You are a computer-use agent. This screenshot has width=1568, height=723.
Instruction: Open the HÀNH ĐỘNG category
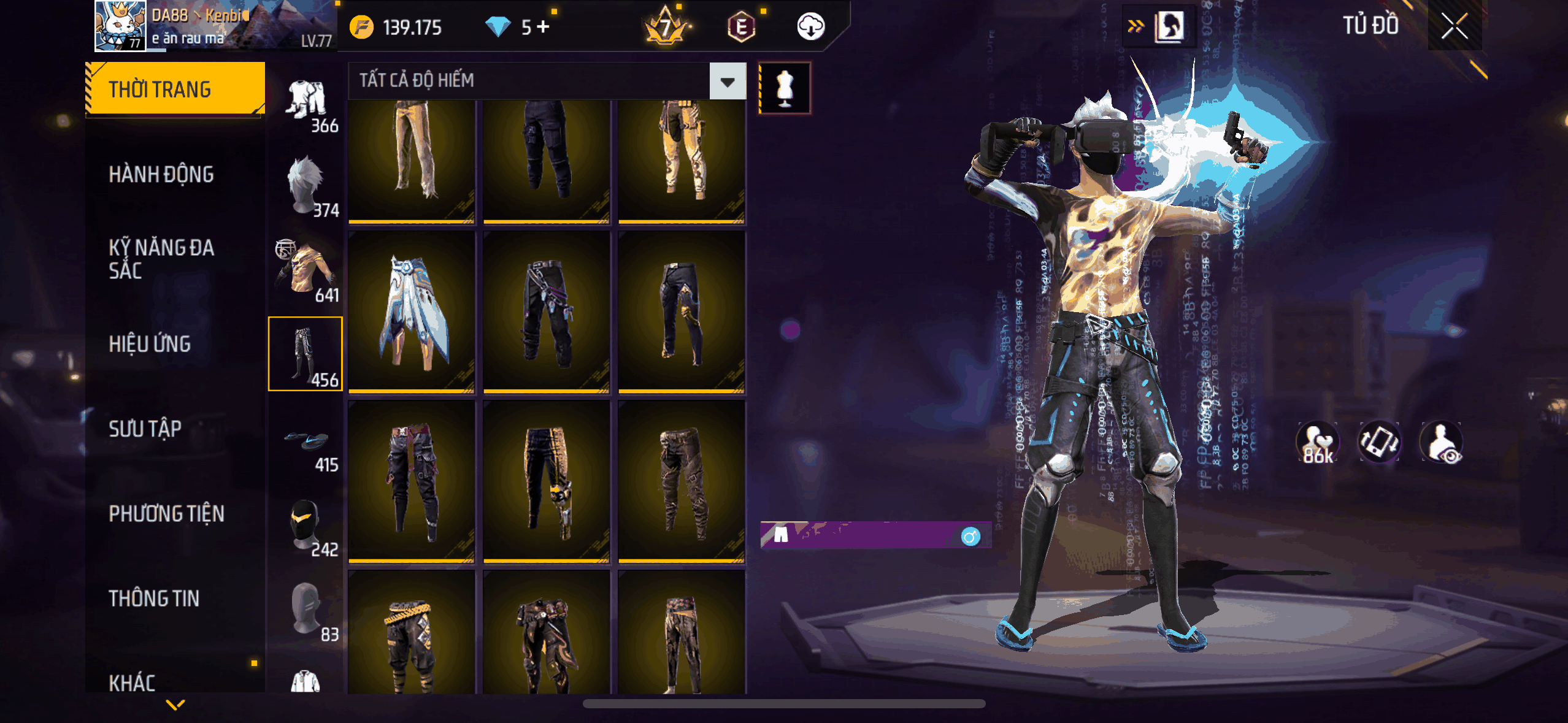pyautogui.click(x=161, y=175)
